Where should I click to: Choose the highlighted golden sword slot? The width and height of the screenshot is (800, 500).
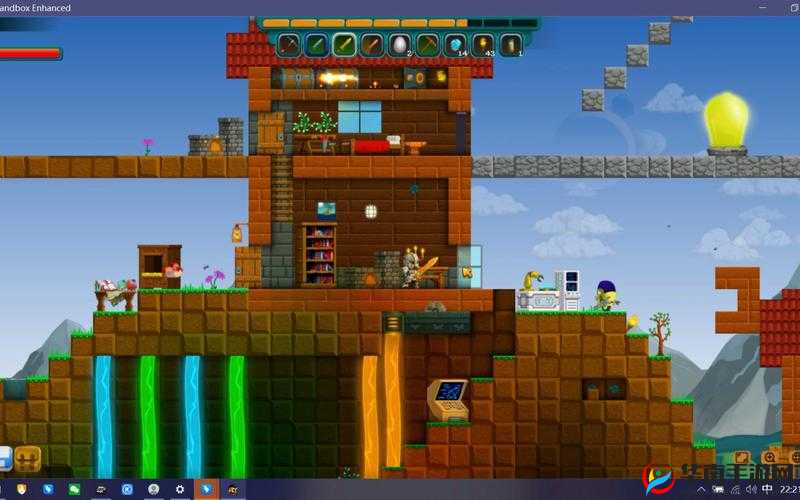(345, 44)
